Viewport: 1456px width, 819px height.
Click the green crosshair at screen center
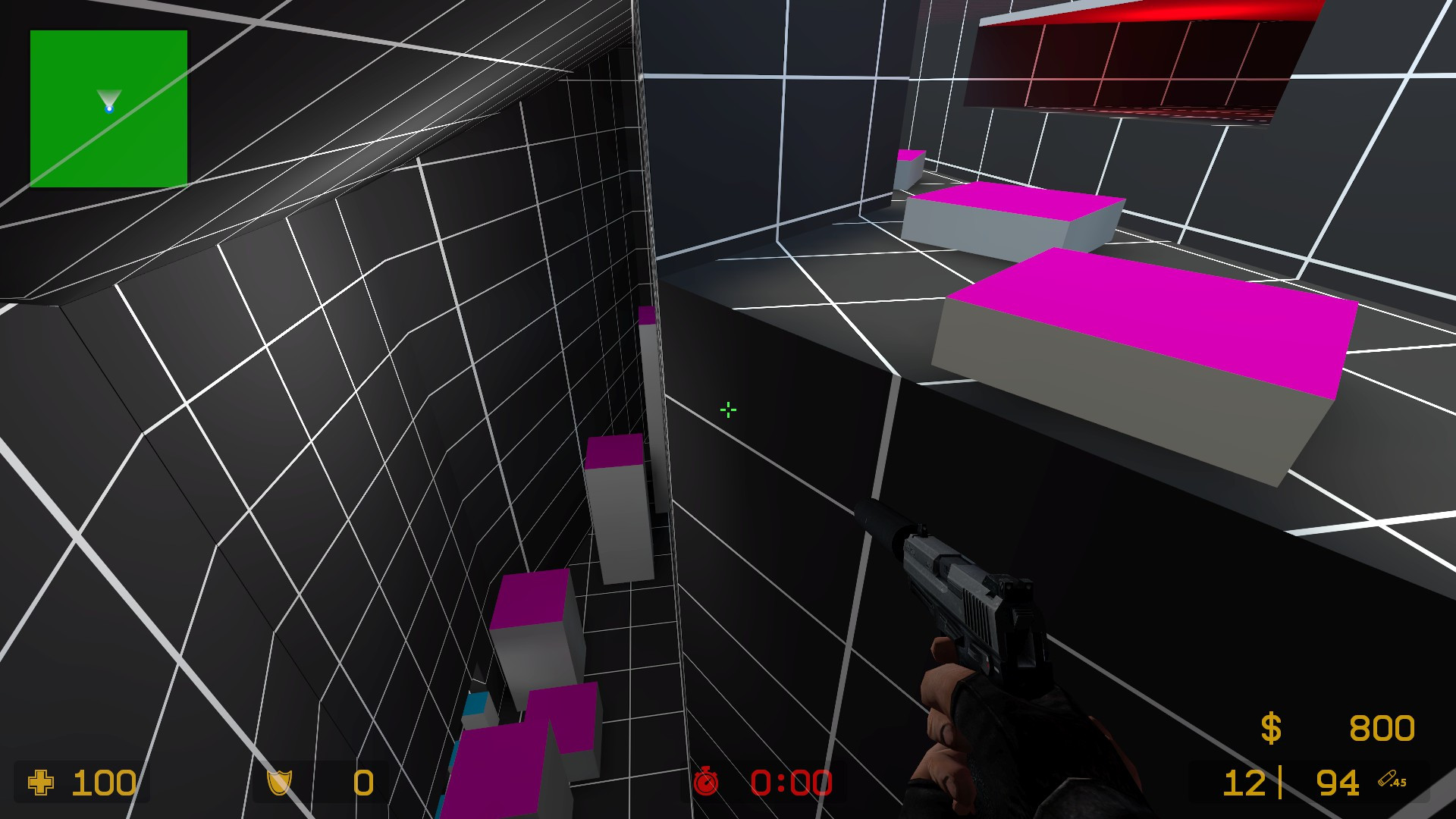pyautogui.click(x=726, y=409)
